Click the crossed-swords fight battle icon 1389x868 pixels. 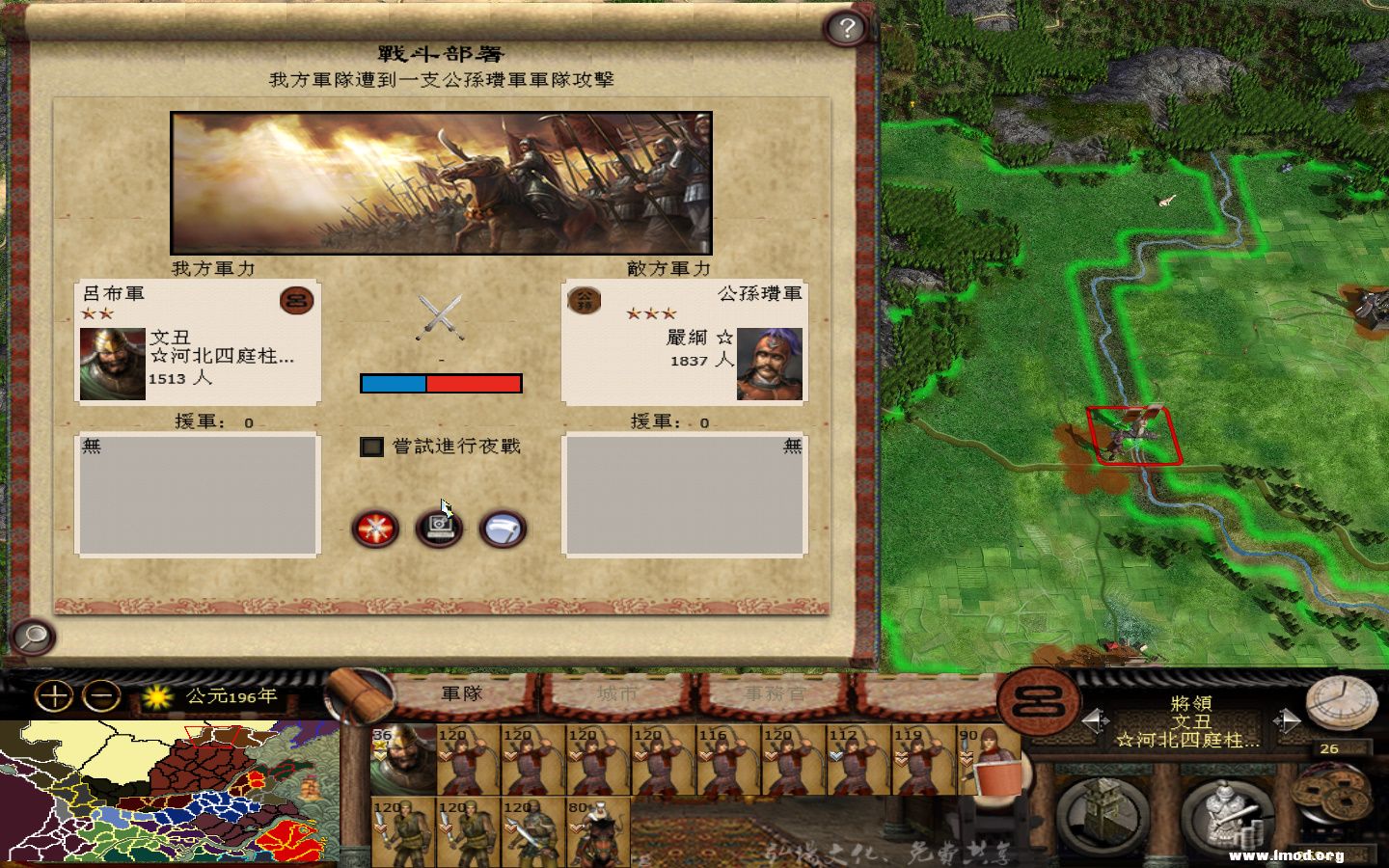[x=375, y=528]
